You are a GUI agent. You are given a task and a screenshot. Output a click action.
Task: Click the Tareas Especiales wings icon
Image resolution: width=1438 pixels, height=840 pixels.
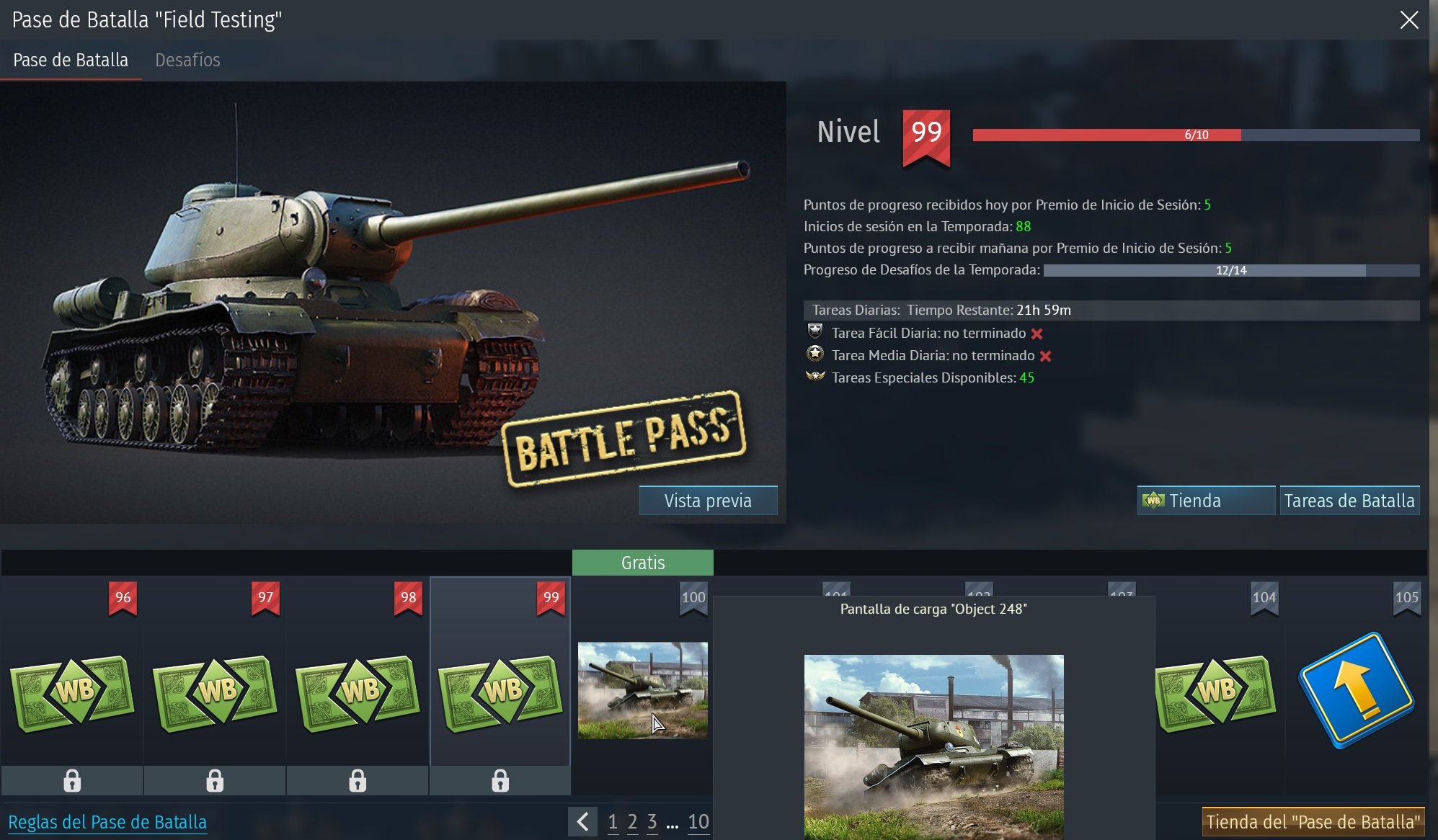click(x=815, y=377)
